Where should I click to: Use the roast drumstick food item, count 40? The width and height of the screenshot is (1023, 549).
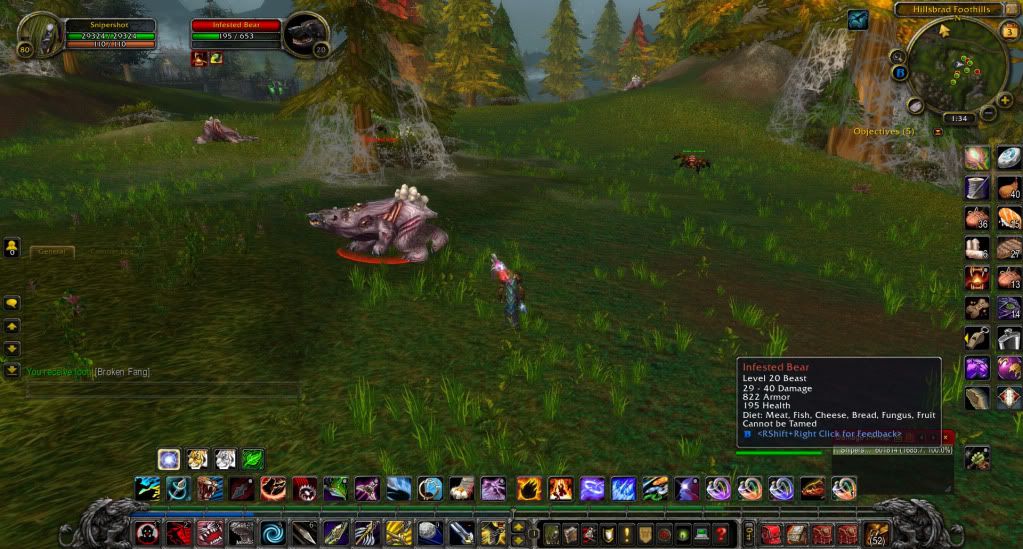click(1009, 188)
